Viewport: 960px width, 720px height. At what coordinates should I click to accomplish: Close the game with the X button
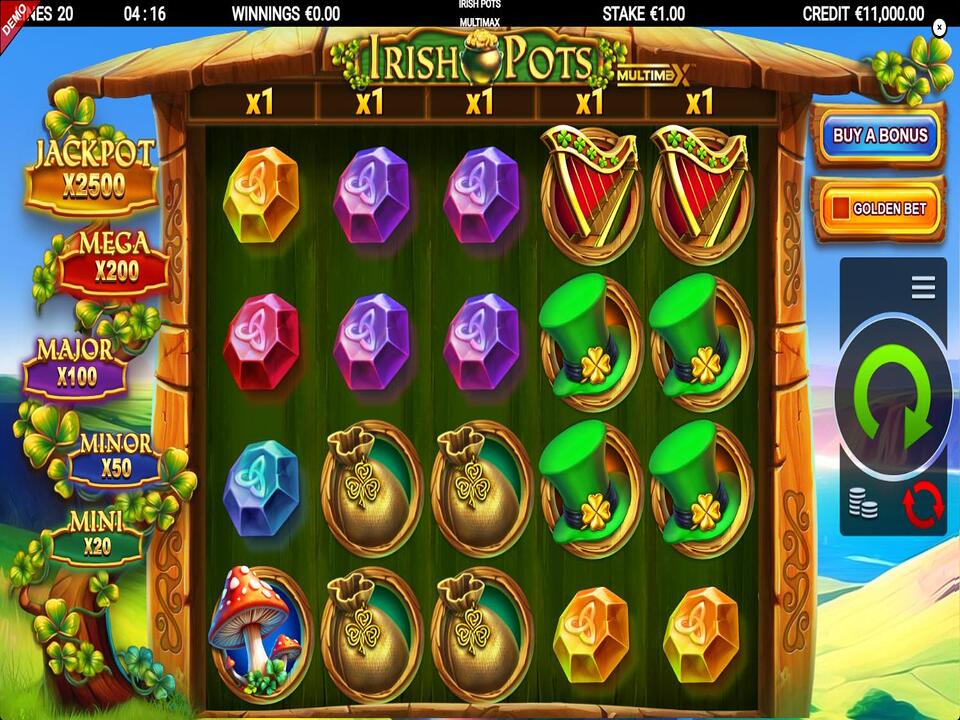(x=939, y=28)
